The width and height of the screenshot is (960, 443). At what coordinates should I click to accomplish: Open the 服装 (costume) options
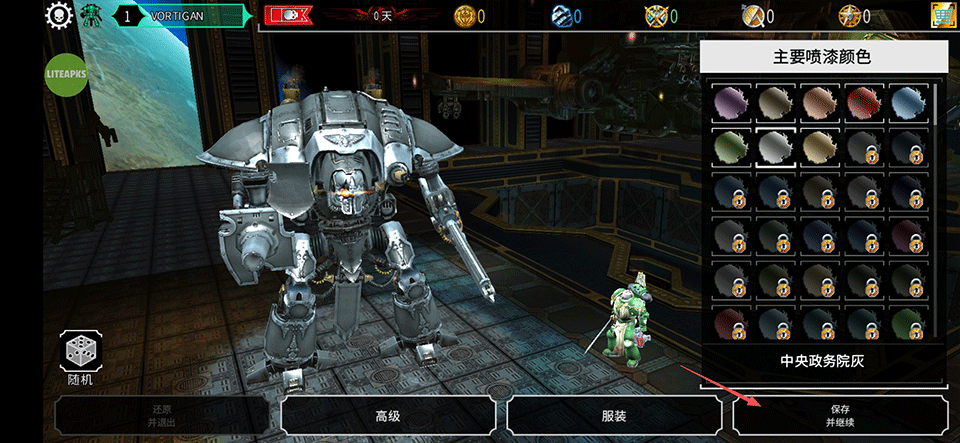(x=614, y=415)
